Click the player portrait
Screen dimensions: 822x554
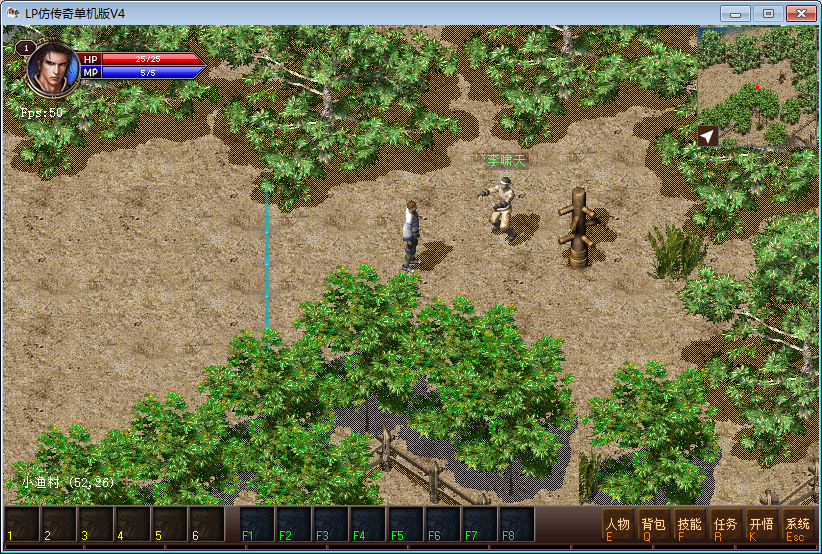(x=53, y=68)
